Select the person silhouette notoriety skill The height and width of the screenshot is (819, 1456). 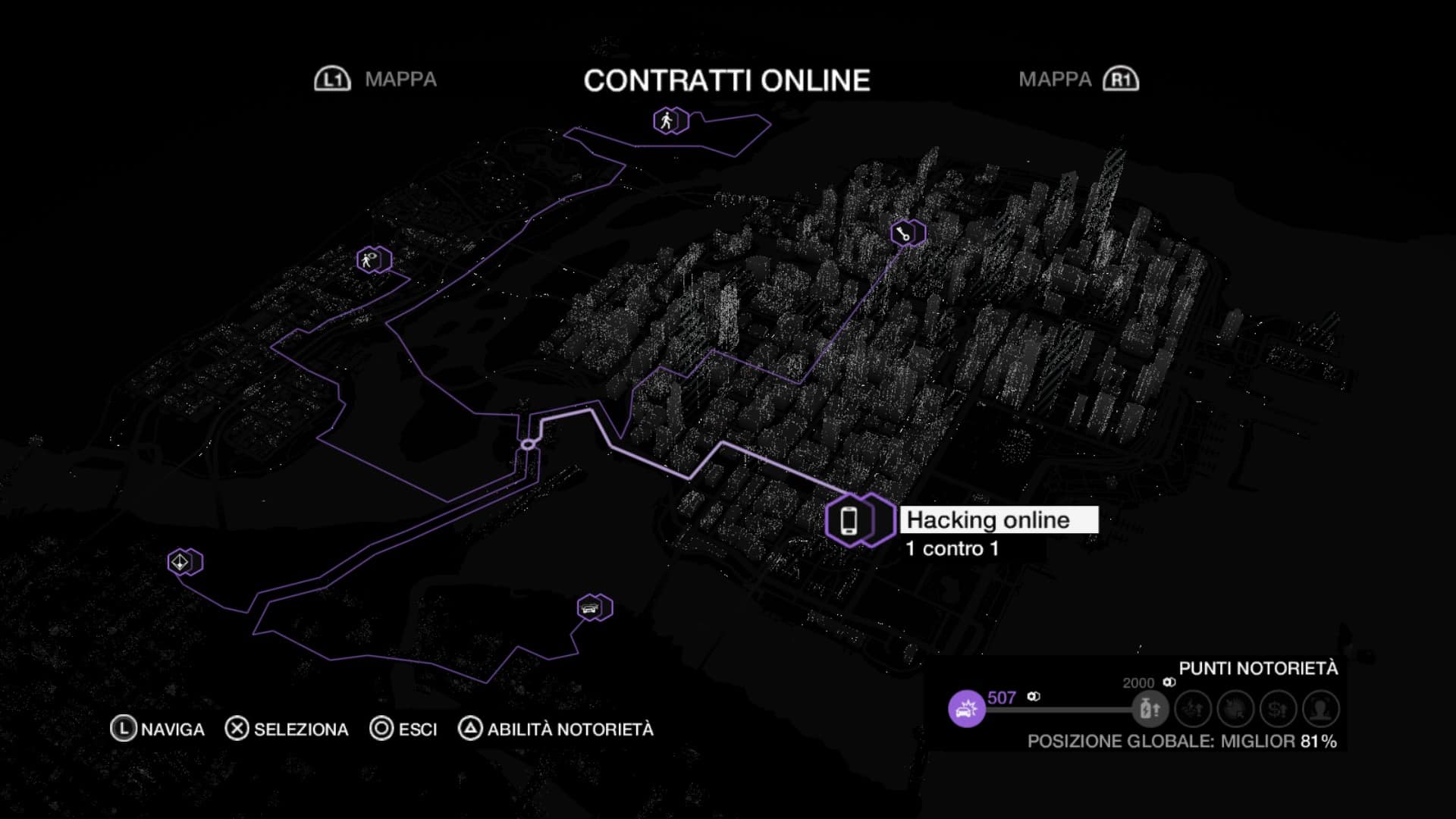click(x=1320, y=709)
